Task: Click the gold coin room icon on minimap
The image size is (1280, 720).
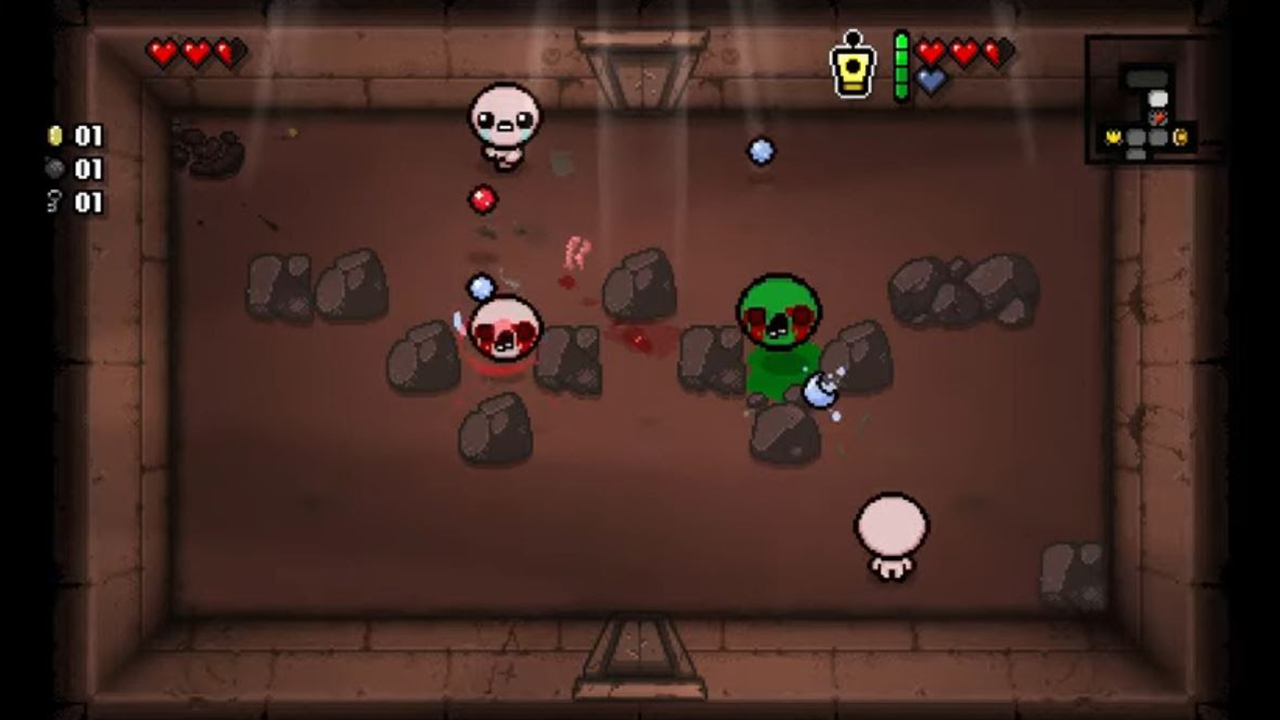Action: coord(1180,137)
